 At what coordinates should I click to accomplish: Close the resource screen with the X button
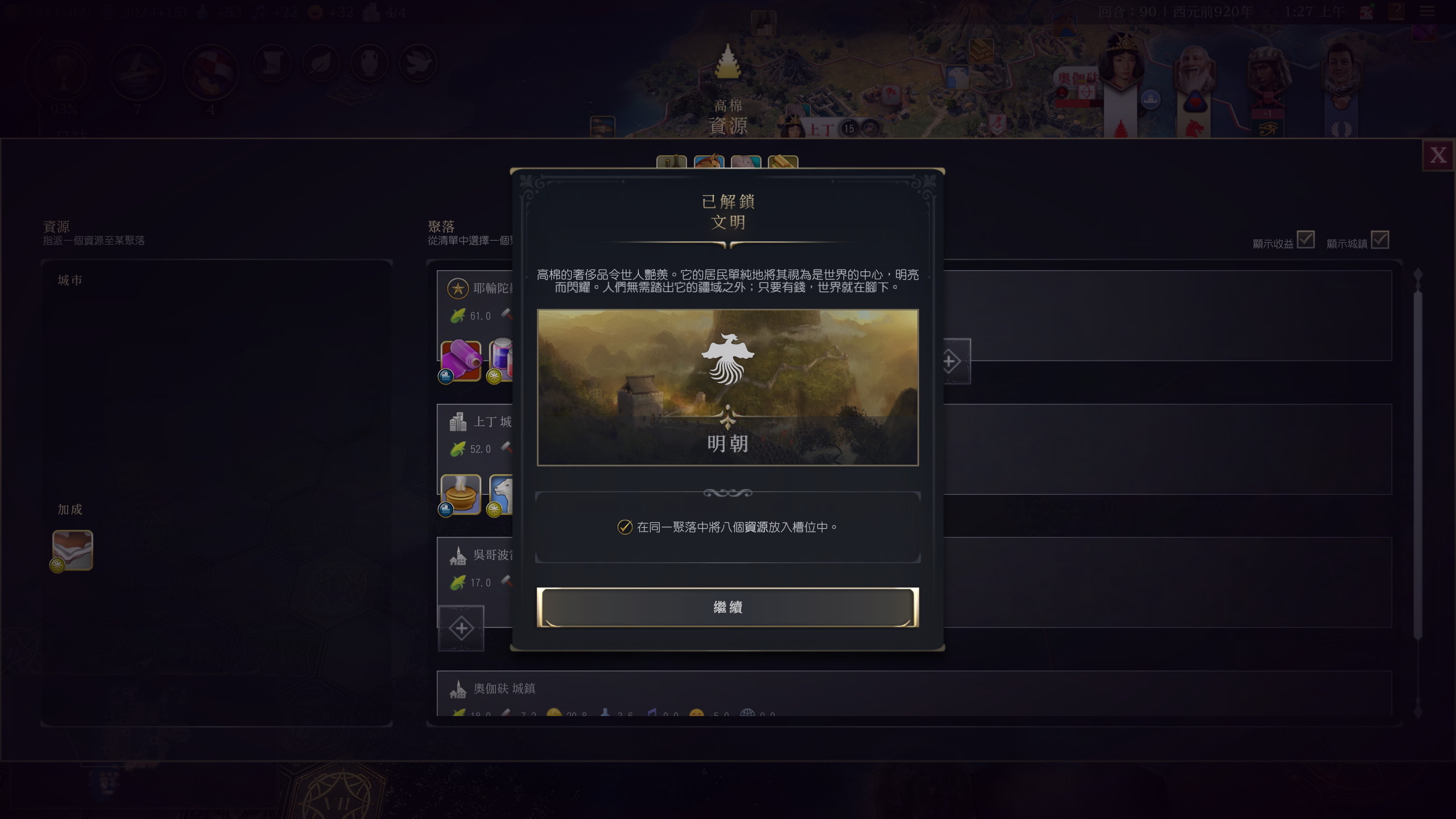pos(1439,154)
